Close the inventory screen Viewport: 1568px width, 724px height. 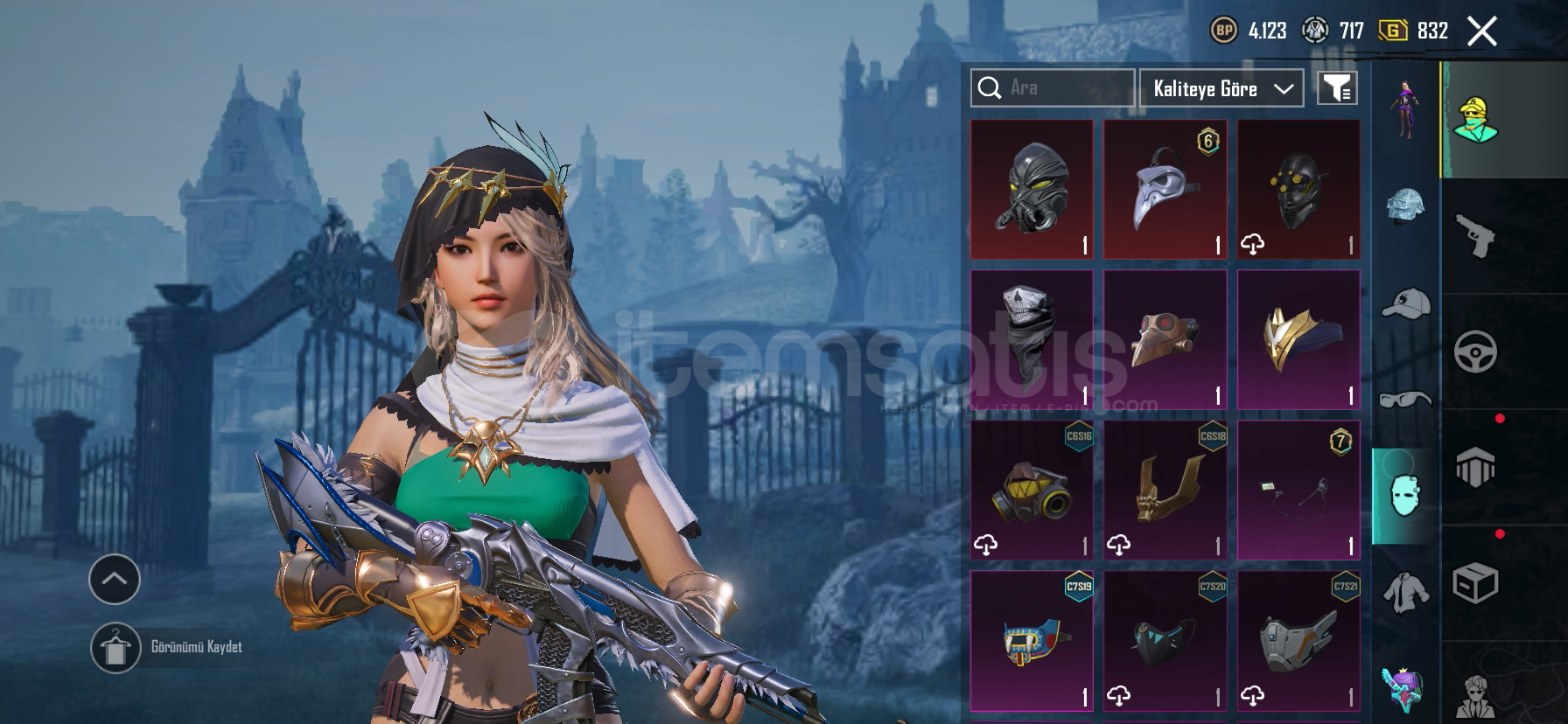coord(1481,31)
